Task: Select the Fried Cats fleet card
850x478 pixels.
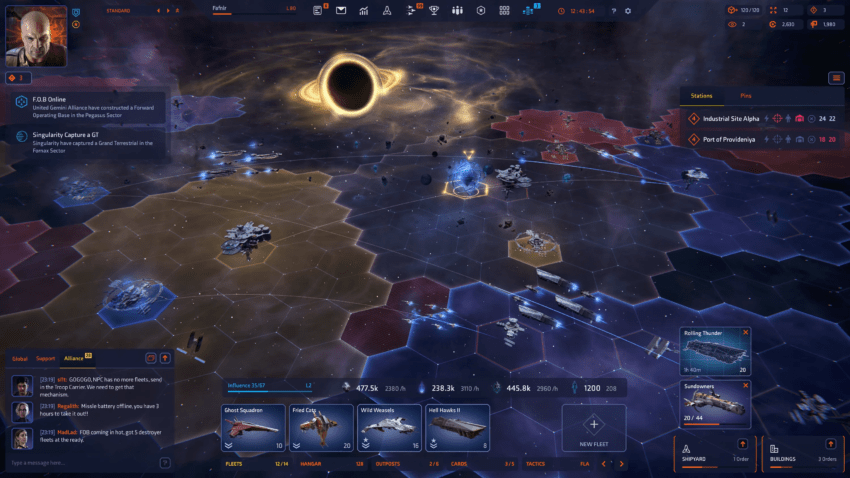Action: [321, 428]
